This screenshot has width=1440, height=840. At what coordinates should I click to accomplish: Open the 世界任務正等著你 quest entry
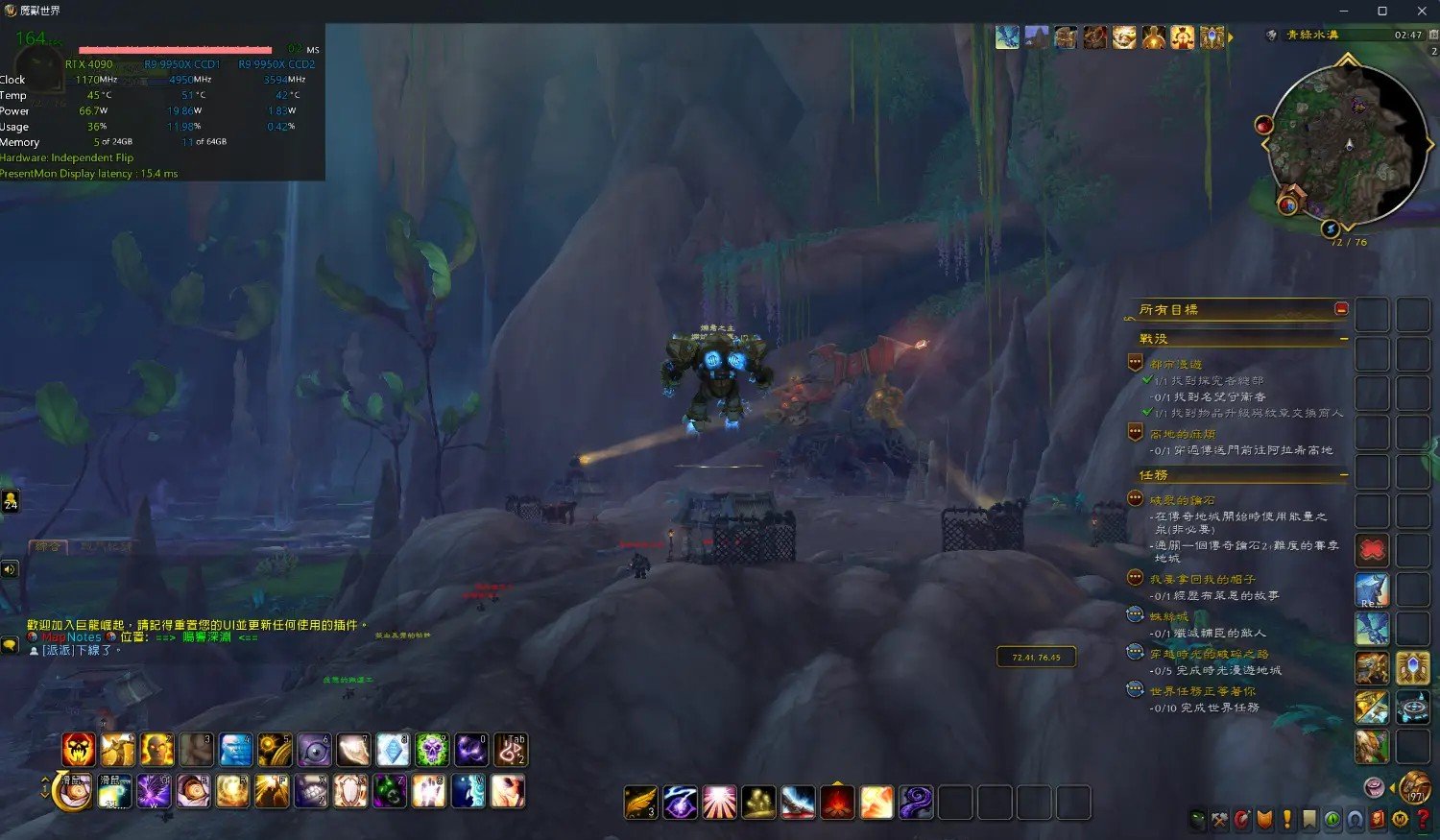(x=1202, y=691)
